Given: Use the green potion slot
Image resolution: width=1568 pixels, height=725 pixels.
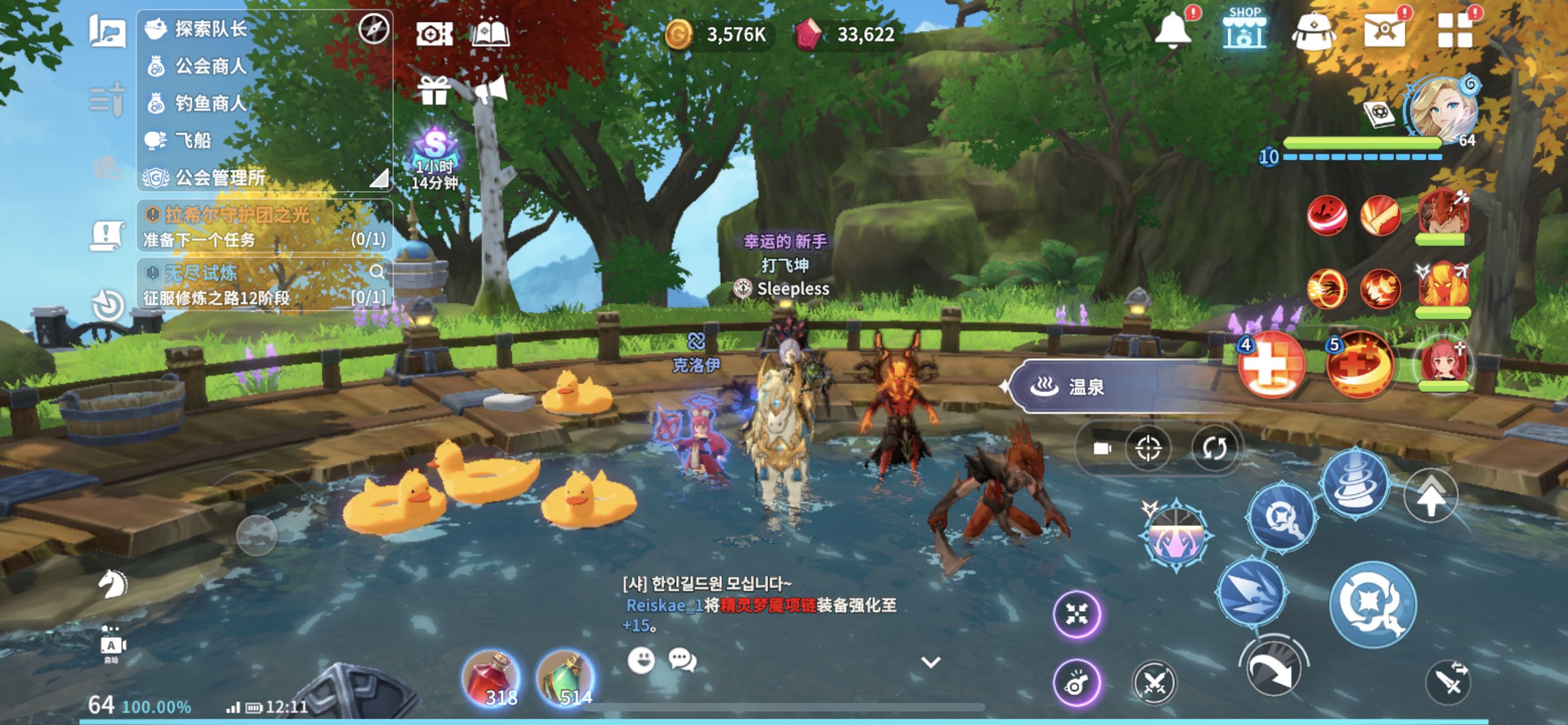Looking at the screenshot, I should tap(565, 678).
